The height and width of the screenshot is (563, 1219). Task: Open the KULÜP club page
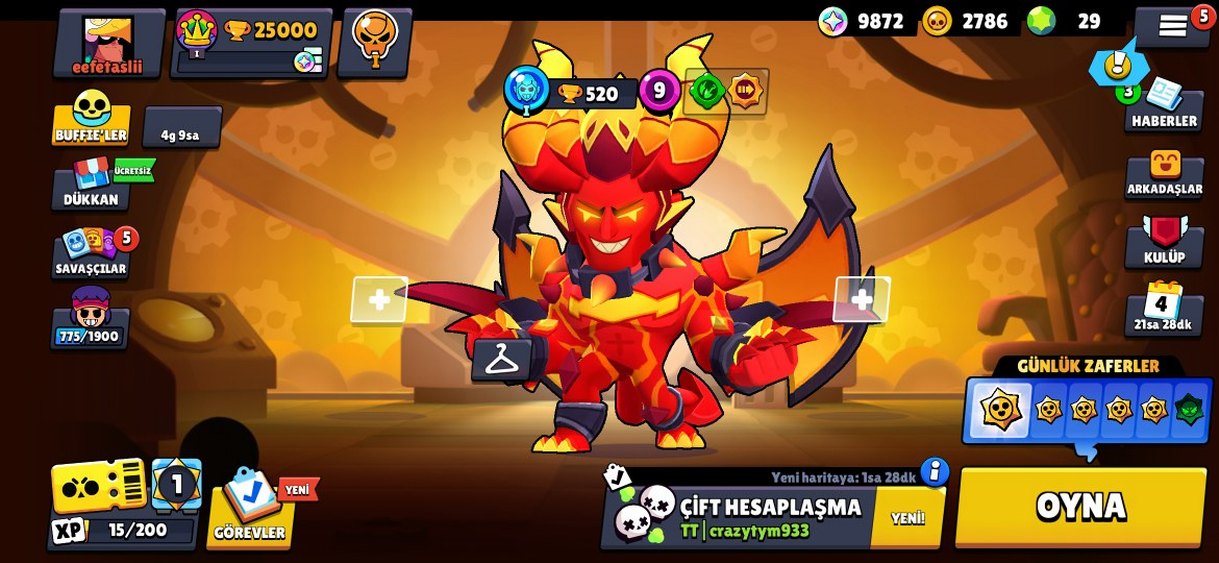pyautogui.click(x=1164, y=242)
